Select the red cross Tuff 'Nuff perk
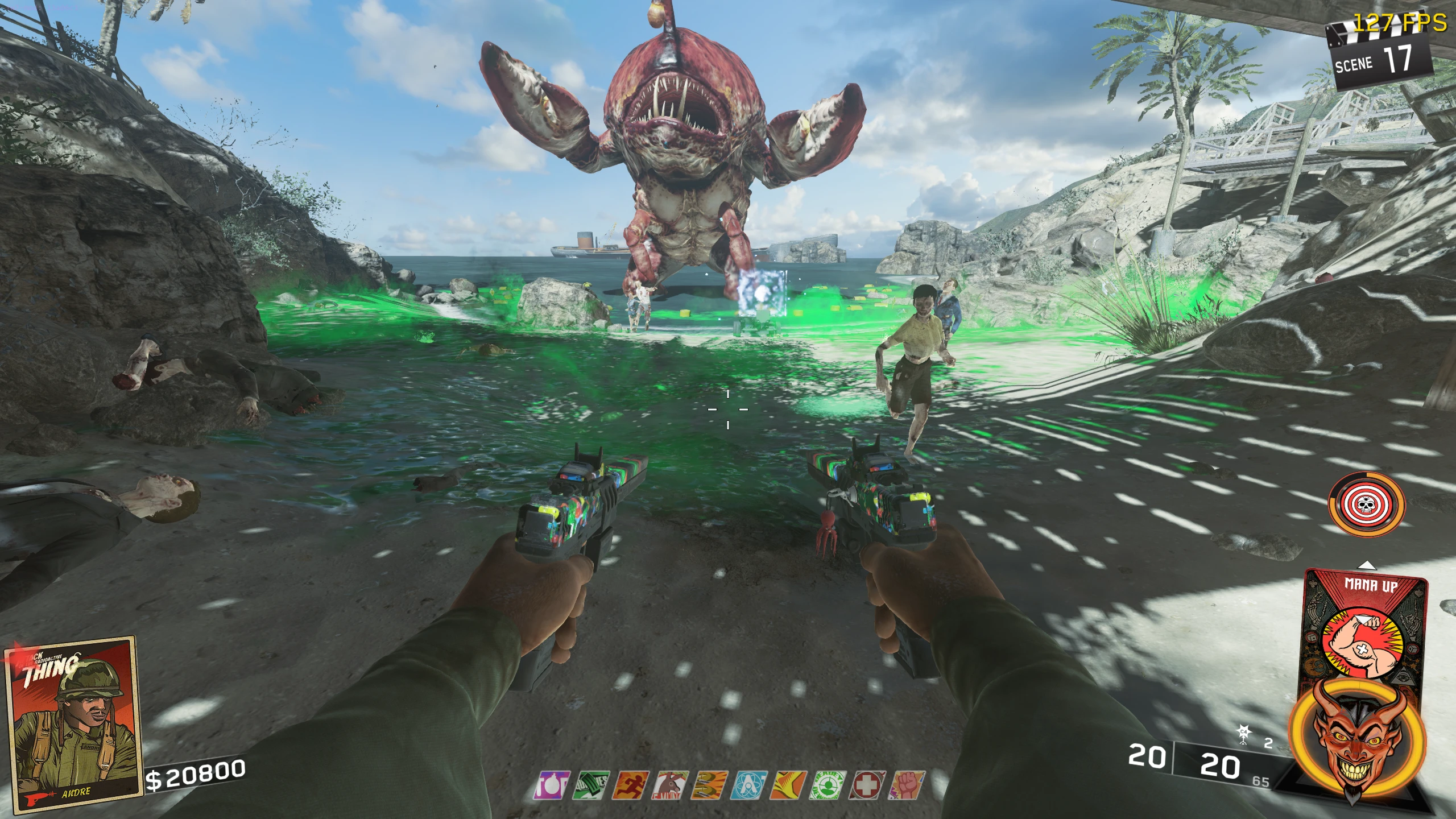The height and width of the screenshot is (819, 1456). click(867, 785)
